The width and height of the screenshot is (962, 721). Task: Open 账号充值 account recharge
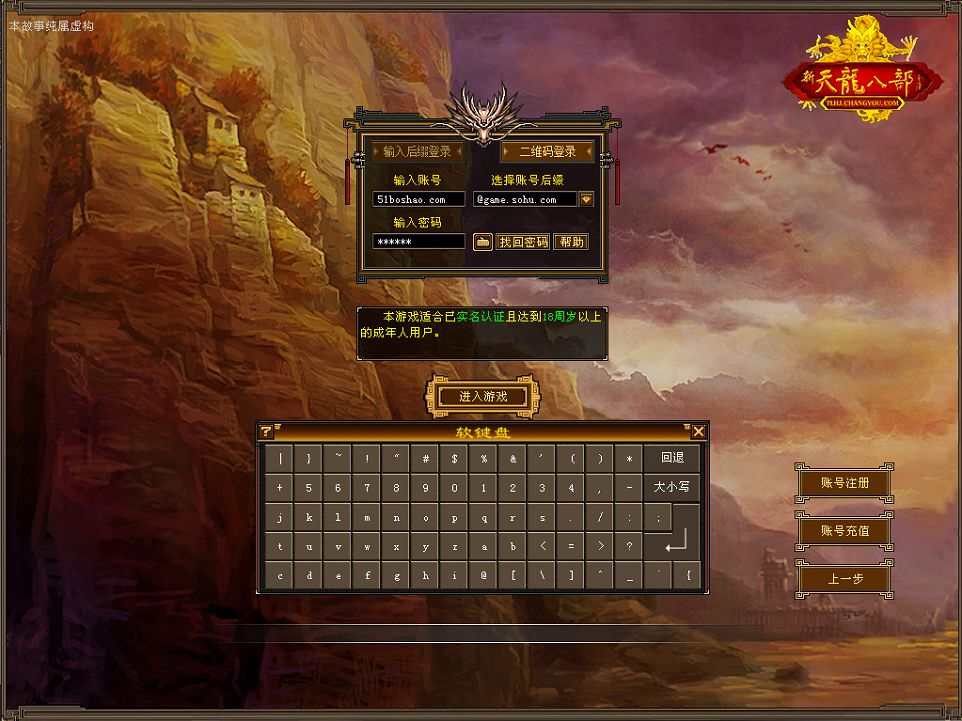coord(844,530)
